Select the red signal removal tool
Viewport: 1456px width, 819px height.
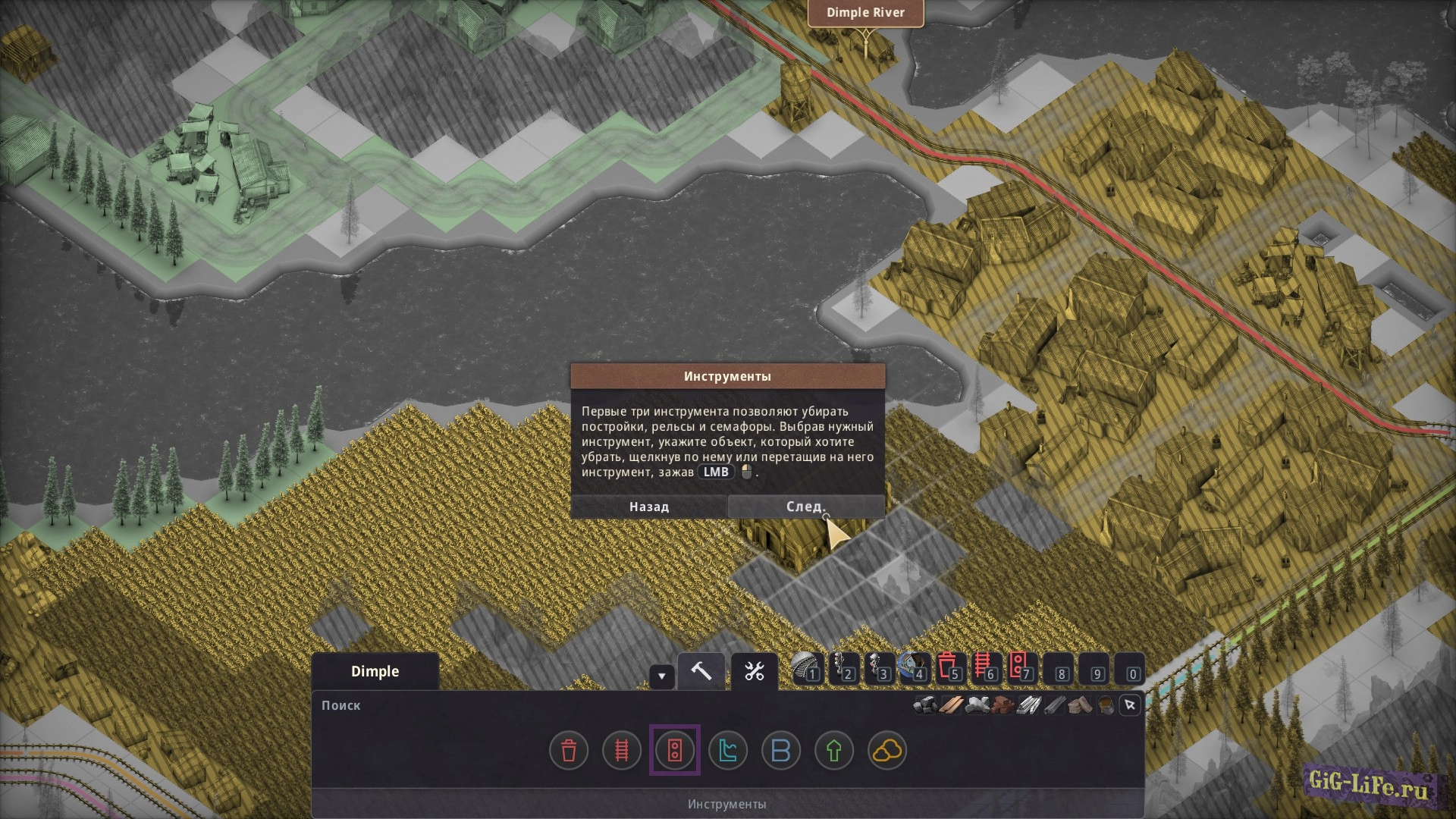coord(675,751)
